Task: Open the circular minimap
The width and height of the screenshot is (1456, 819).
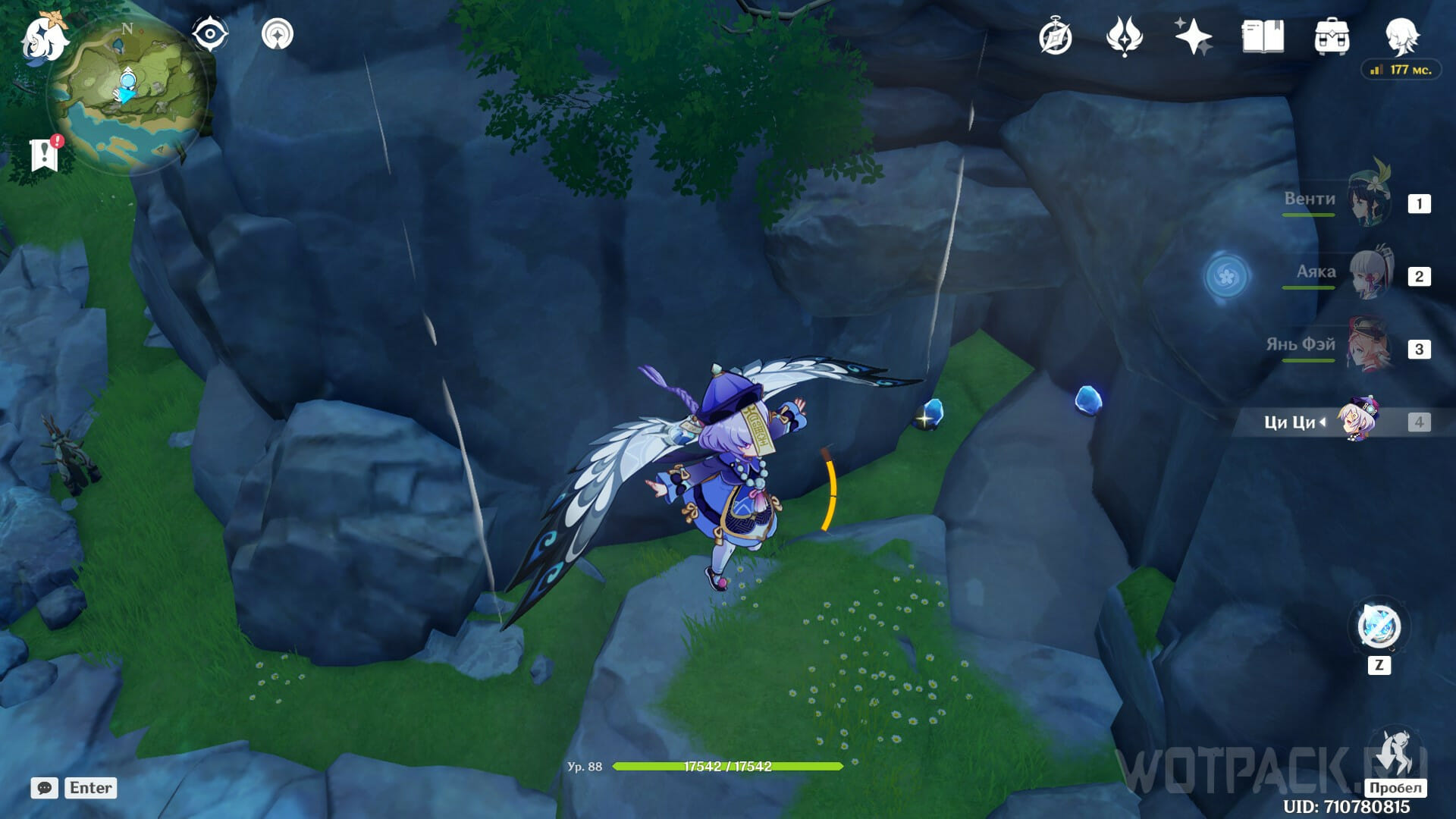Action: click(129, 95)
